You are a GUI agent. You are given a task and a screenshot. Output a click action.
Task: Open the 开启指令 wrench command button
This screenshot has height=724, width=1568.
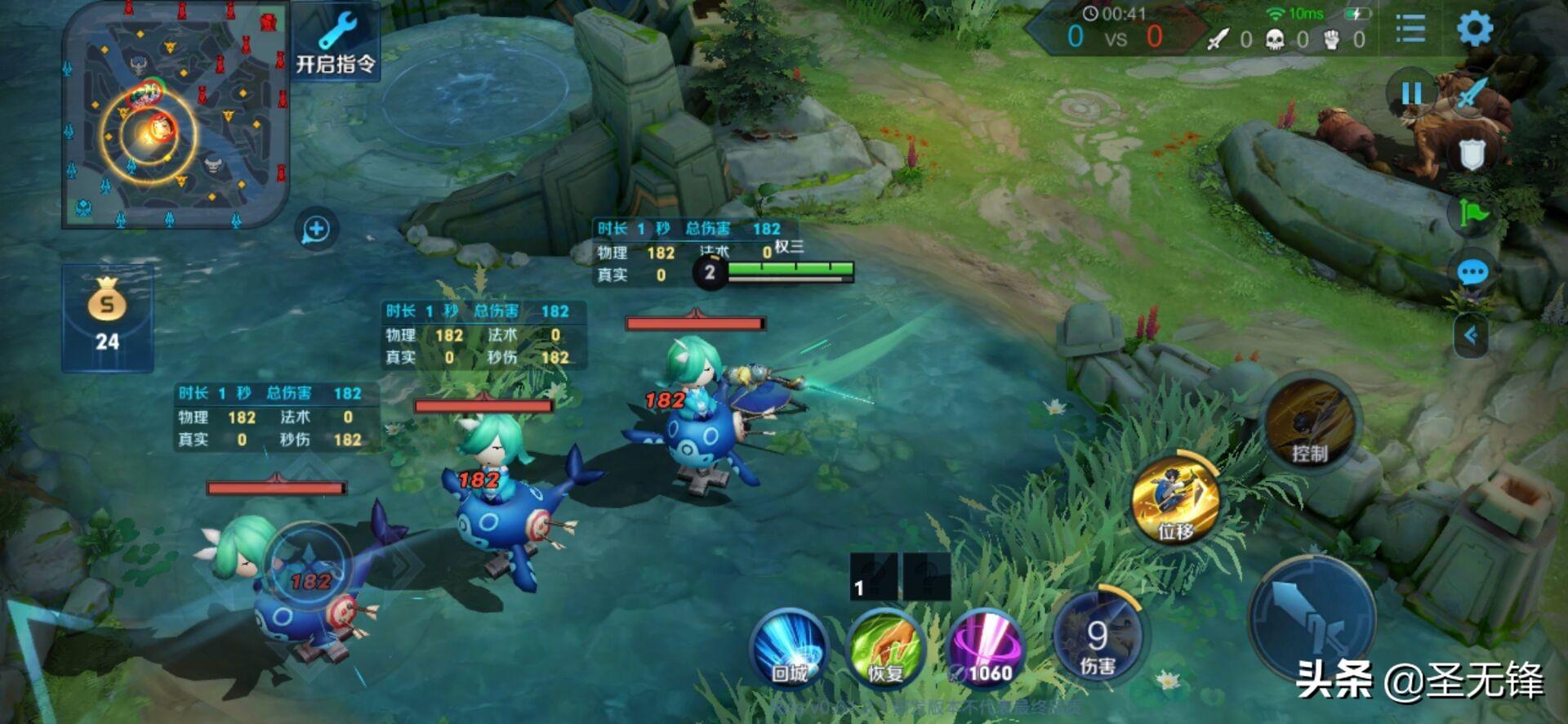point(336,42)
